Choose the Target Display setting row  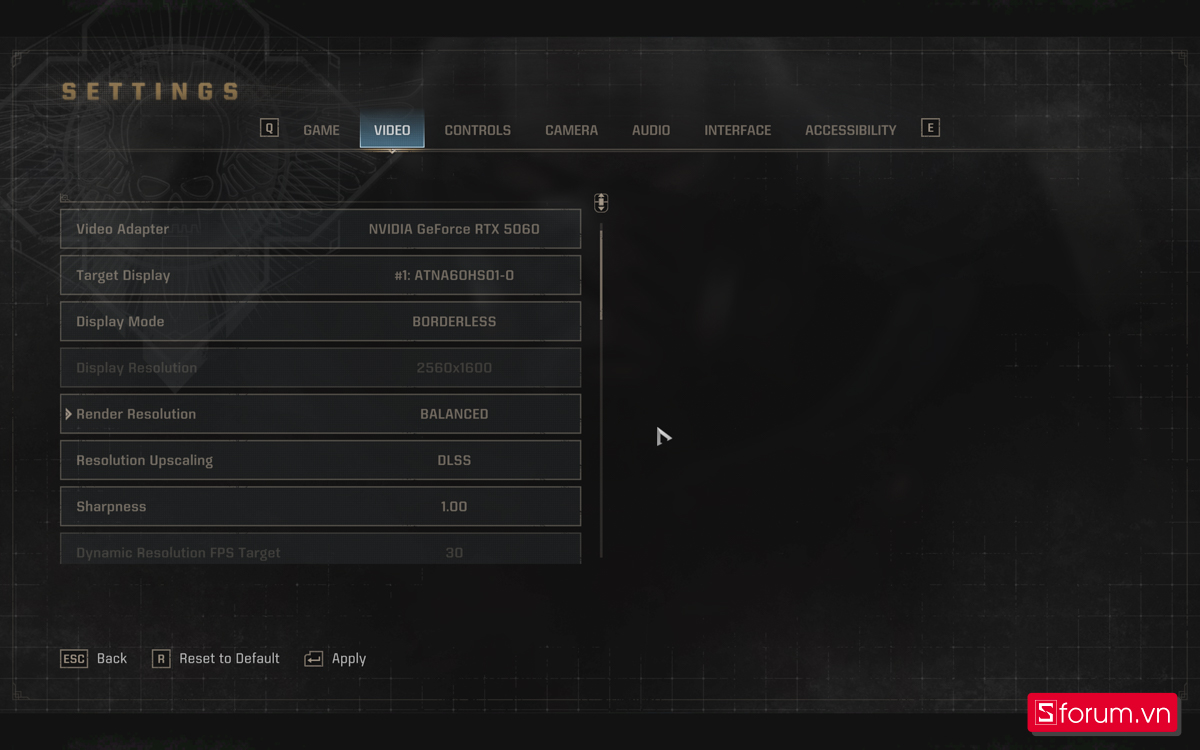(320, 275)
